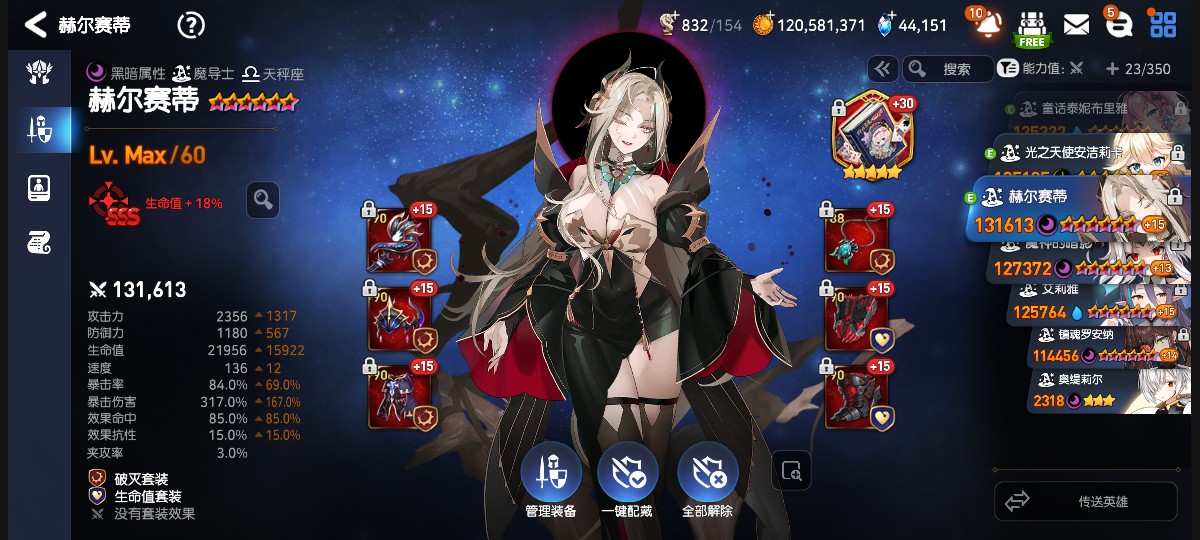This screenshot has height=540, width=1200.
Task: Inspect stats with the magnifier button
Action: [x=263, y=200]
